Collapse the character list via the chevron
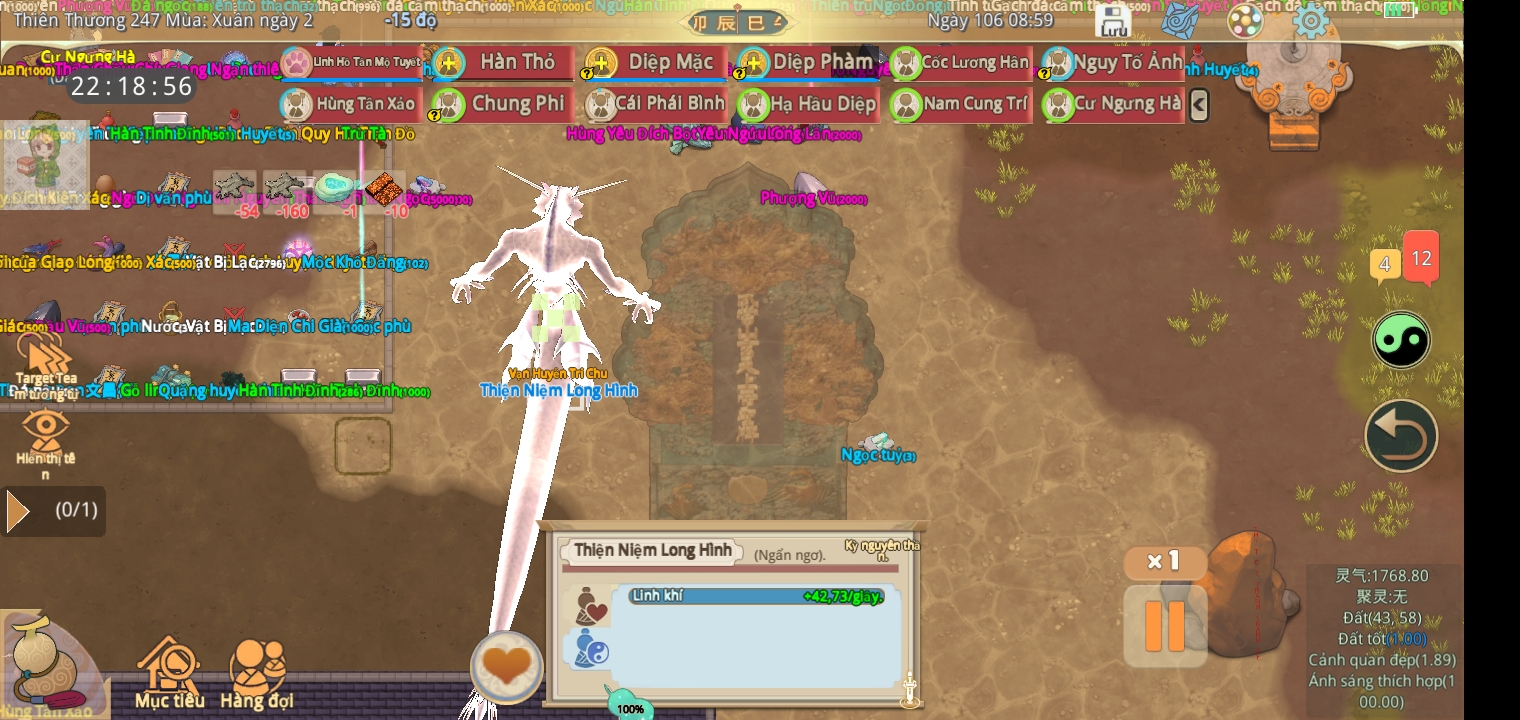The width and height of the screenshot is (1520, 720). tap(1199, 104)
